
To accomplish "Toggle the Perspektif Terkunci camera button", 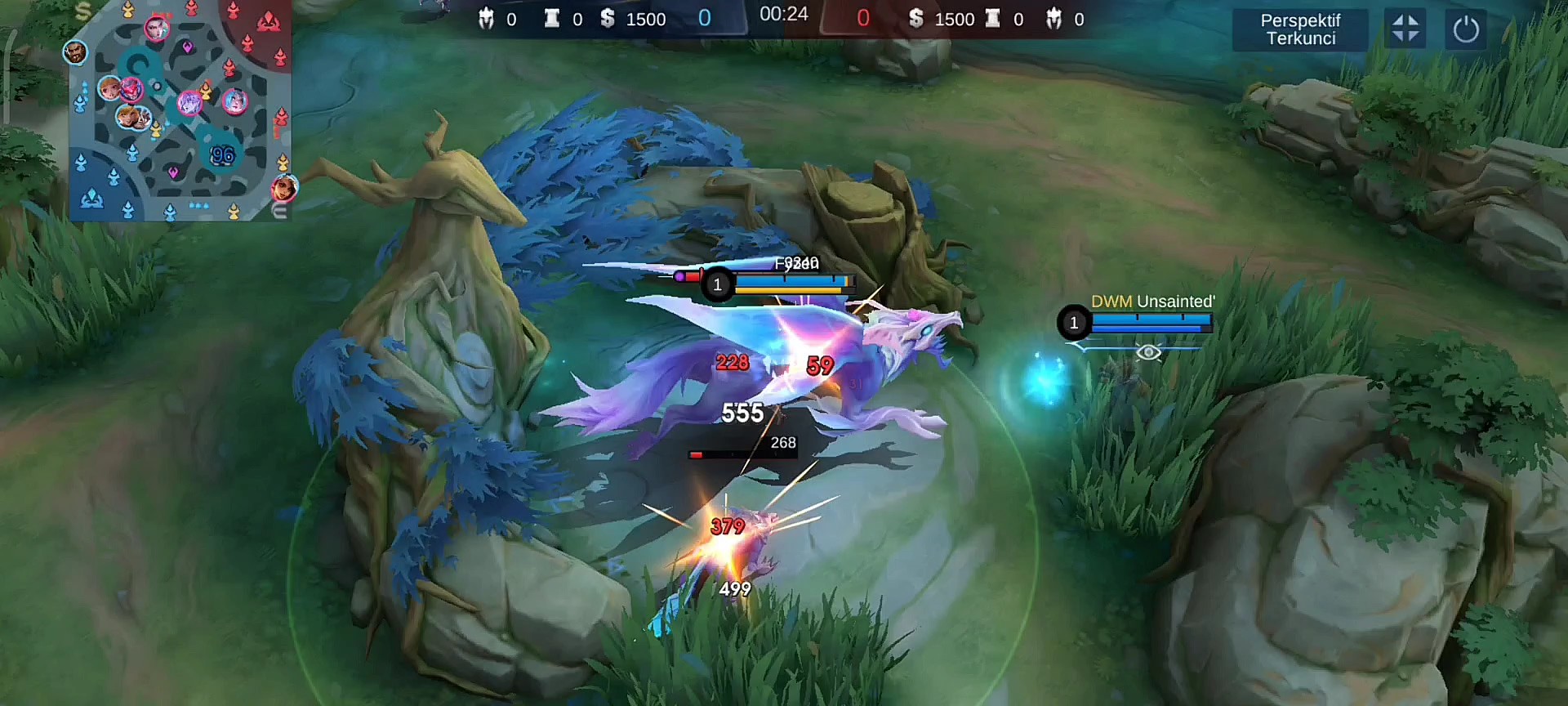I will (1300, 29).
